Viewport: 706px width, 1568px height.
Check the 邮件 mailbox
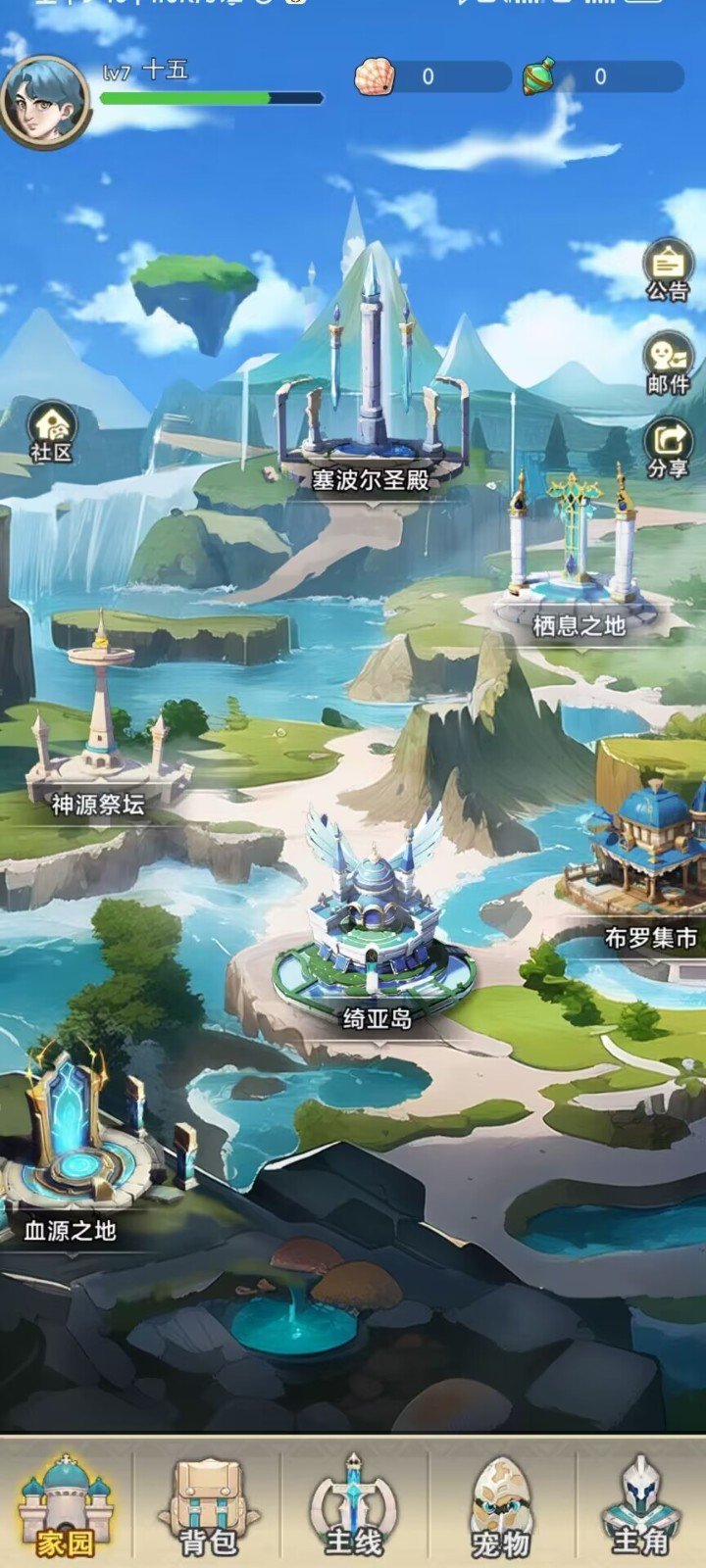pyautogui.click(x=668, y=362)
